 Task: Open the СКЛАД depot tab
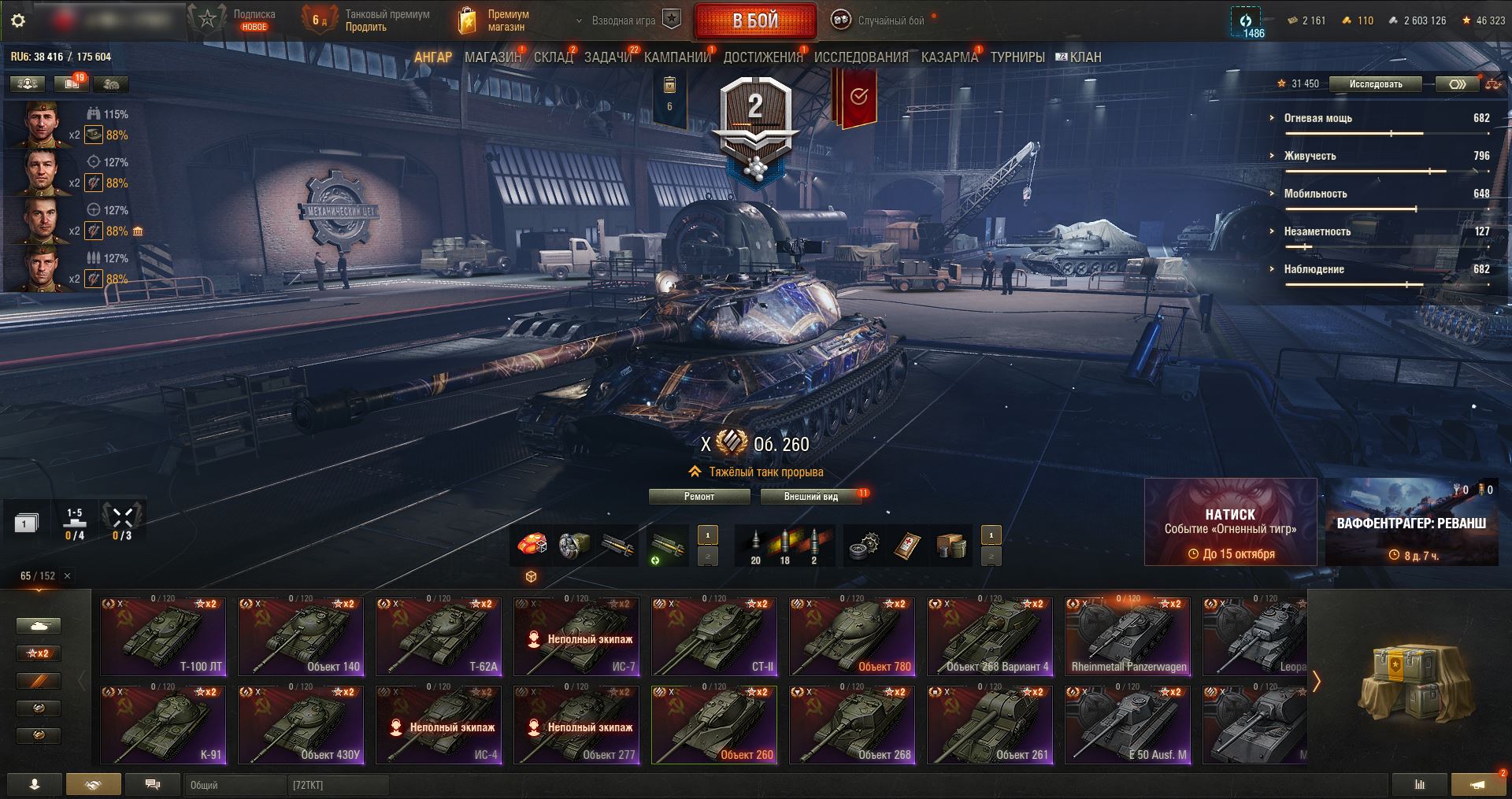pyautogui.click(x=553, y=57)
